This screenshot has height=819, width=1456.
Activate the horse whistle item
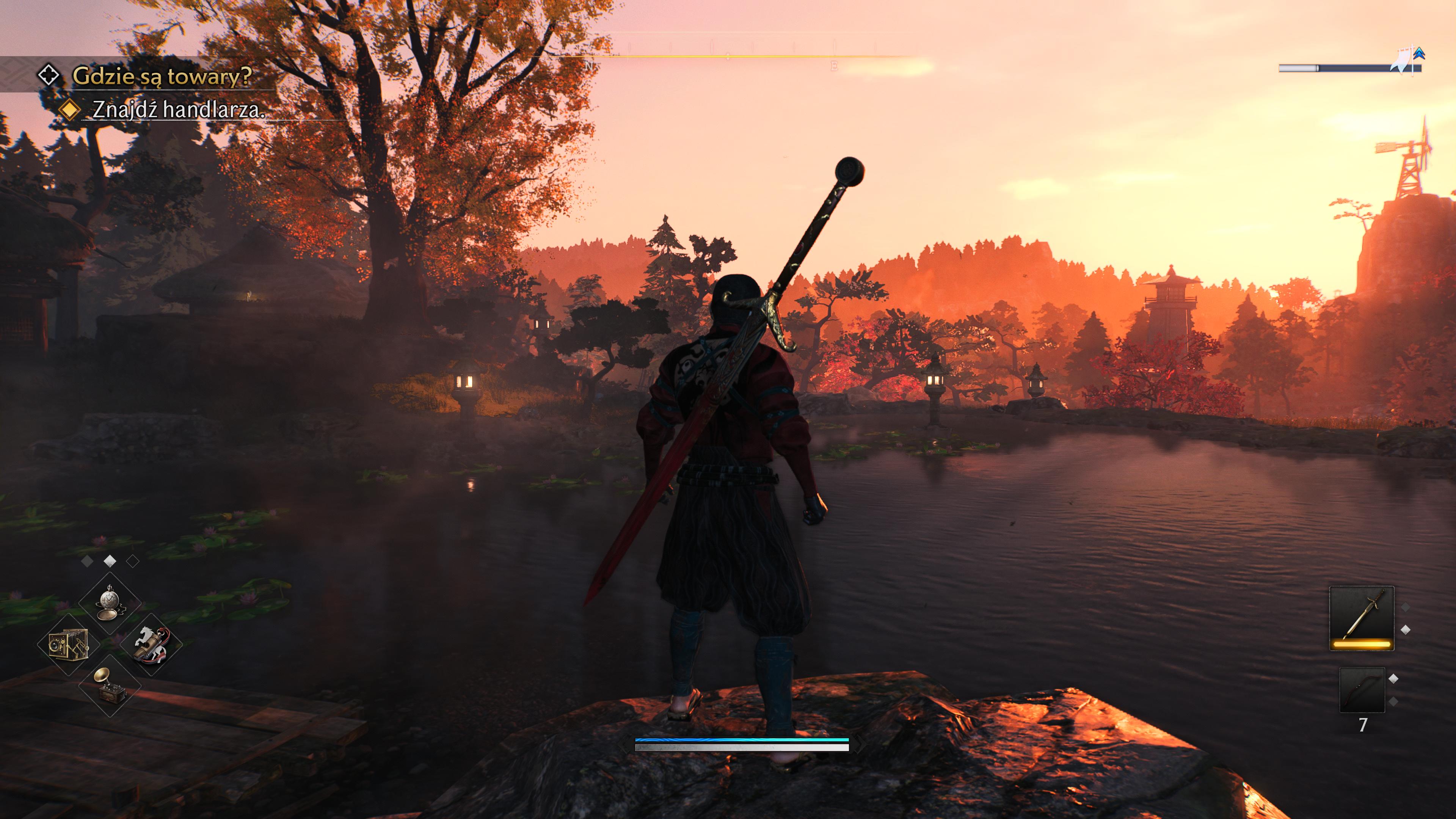[151, 644]
